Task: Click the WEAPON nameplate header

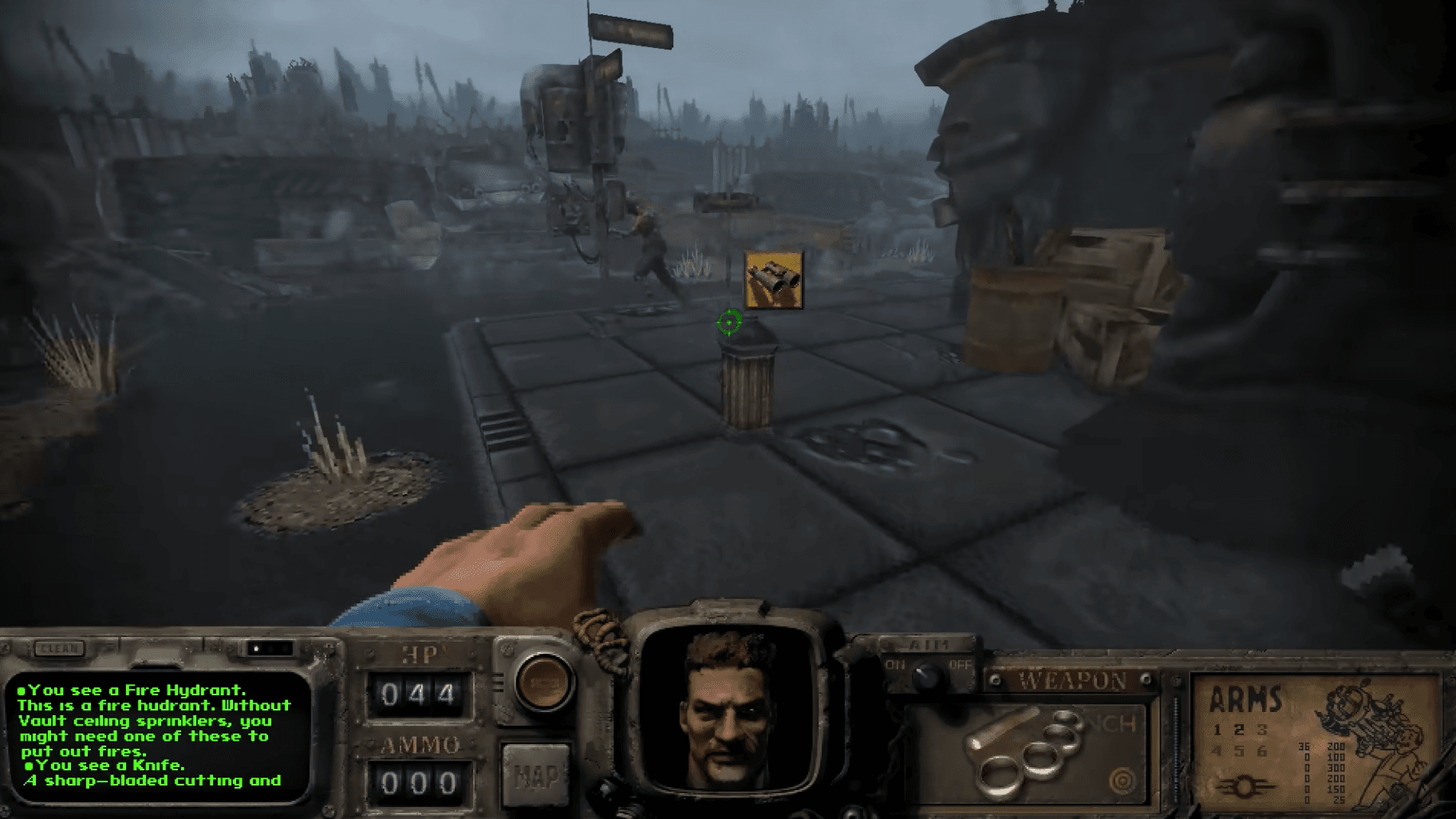Action: point(1071,679)
